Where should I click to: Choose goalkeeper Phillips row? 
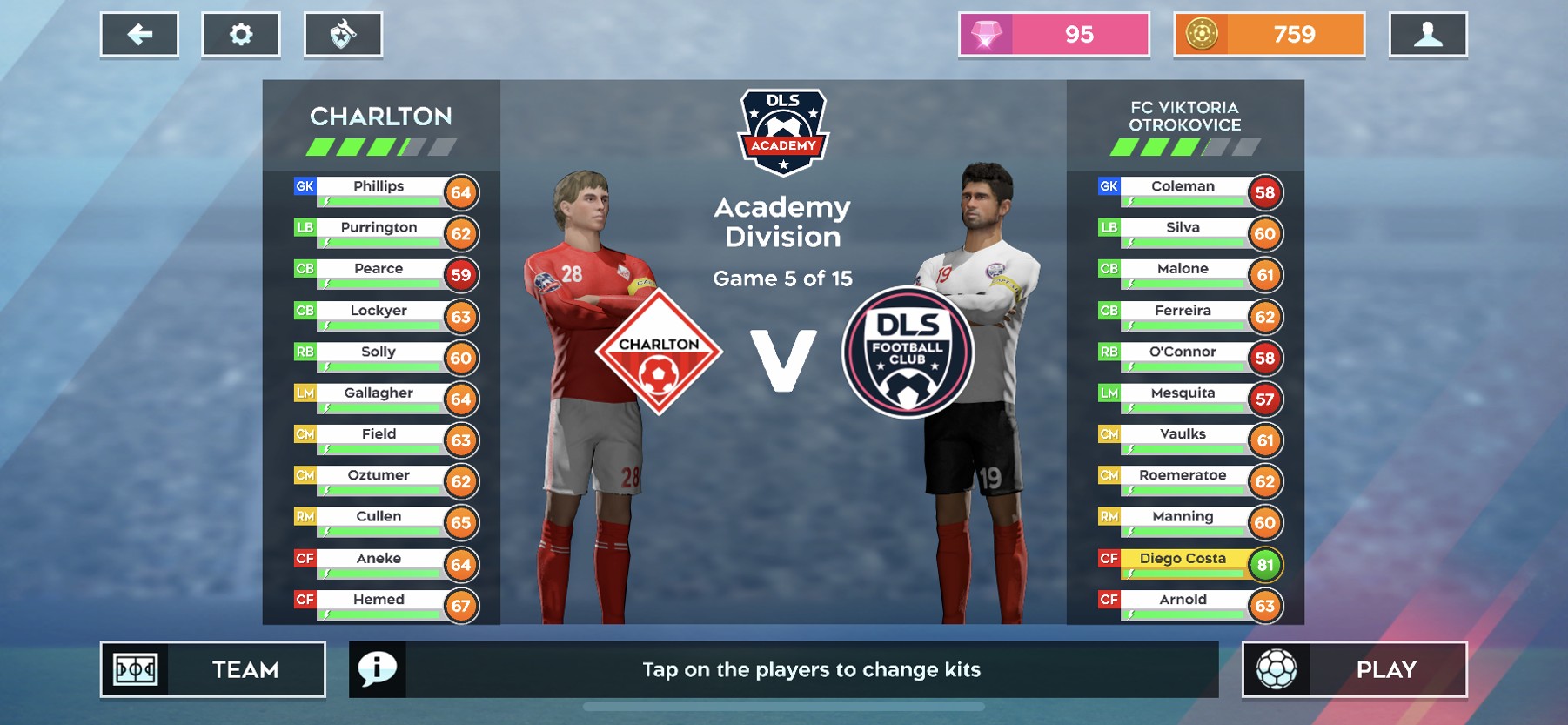pos(379,187)
